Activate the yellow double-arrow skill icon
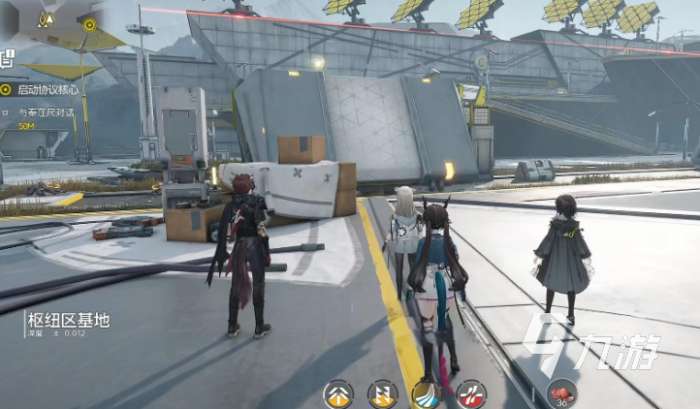This screenshot has height=409, width=700. click(x=338, y=394)
